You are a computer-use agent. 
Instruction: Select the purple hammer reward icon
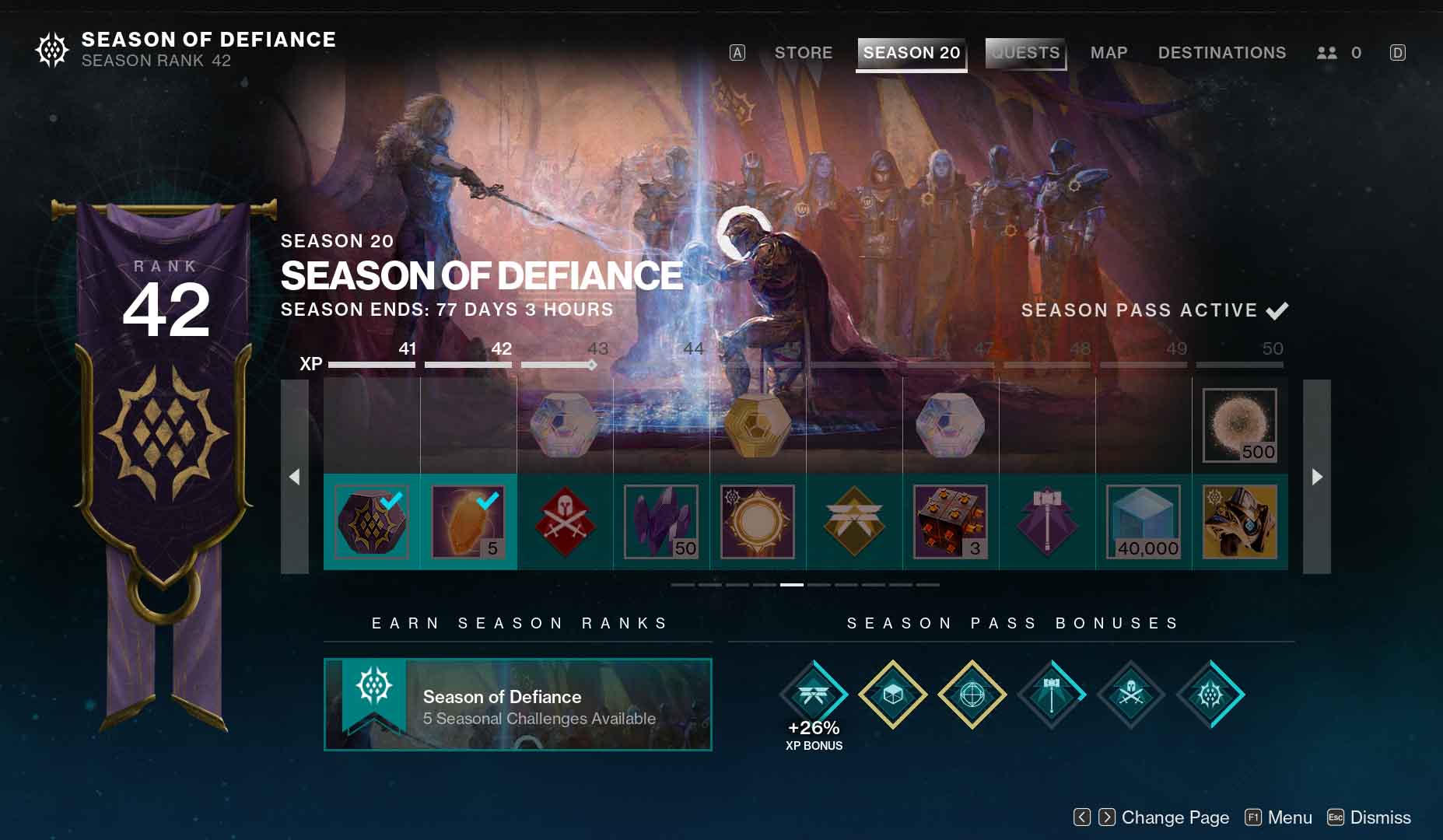pyautogui.click(x=1046, y=521)
